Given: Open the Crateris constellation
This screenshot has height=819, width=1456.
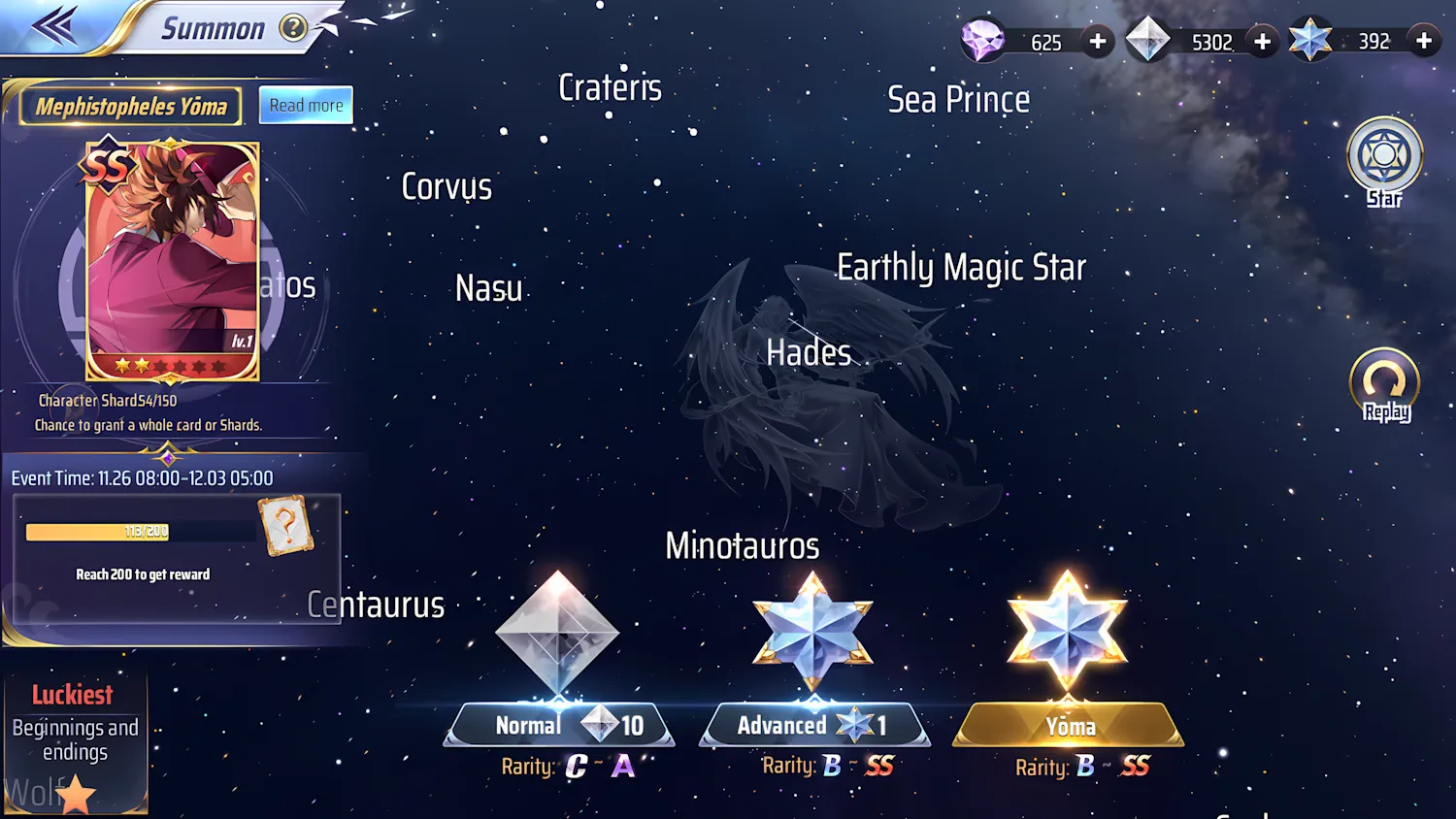Looking at the screenshot, I should 610,87.
